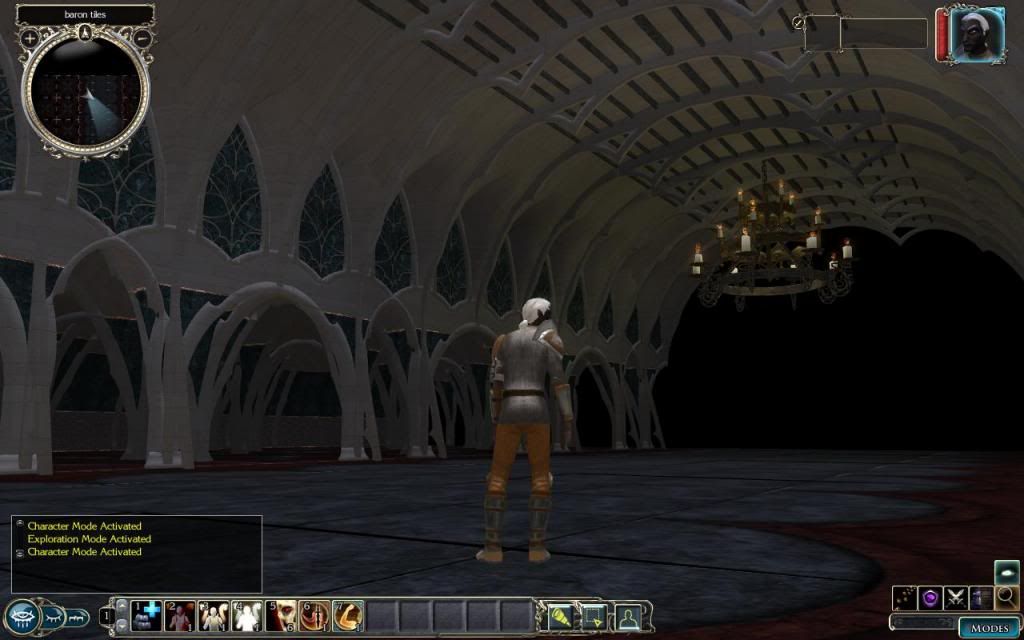Image resolution: width=1024 pixels, height=640 pixels.
Task: Open the circular area minimap
Action: tap(85, 95)
